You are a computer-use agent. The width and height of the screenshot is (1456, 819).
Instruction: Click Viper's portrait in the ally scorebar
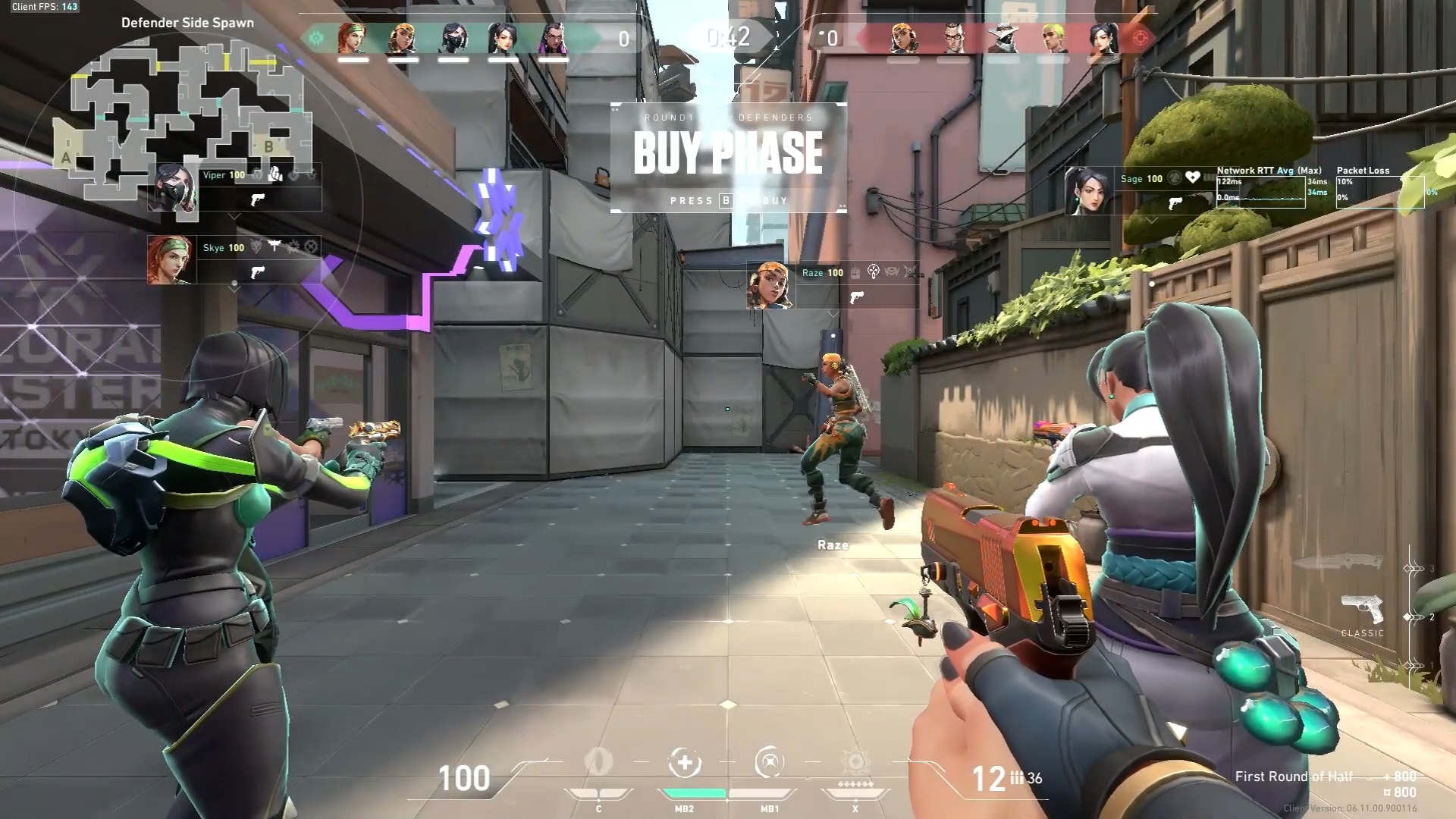453,38
